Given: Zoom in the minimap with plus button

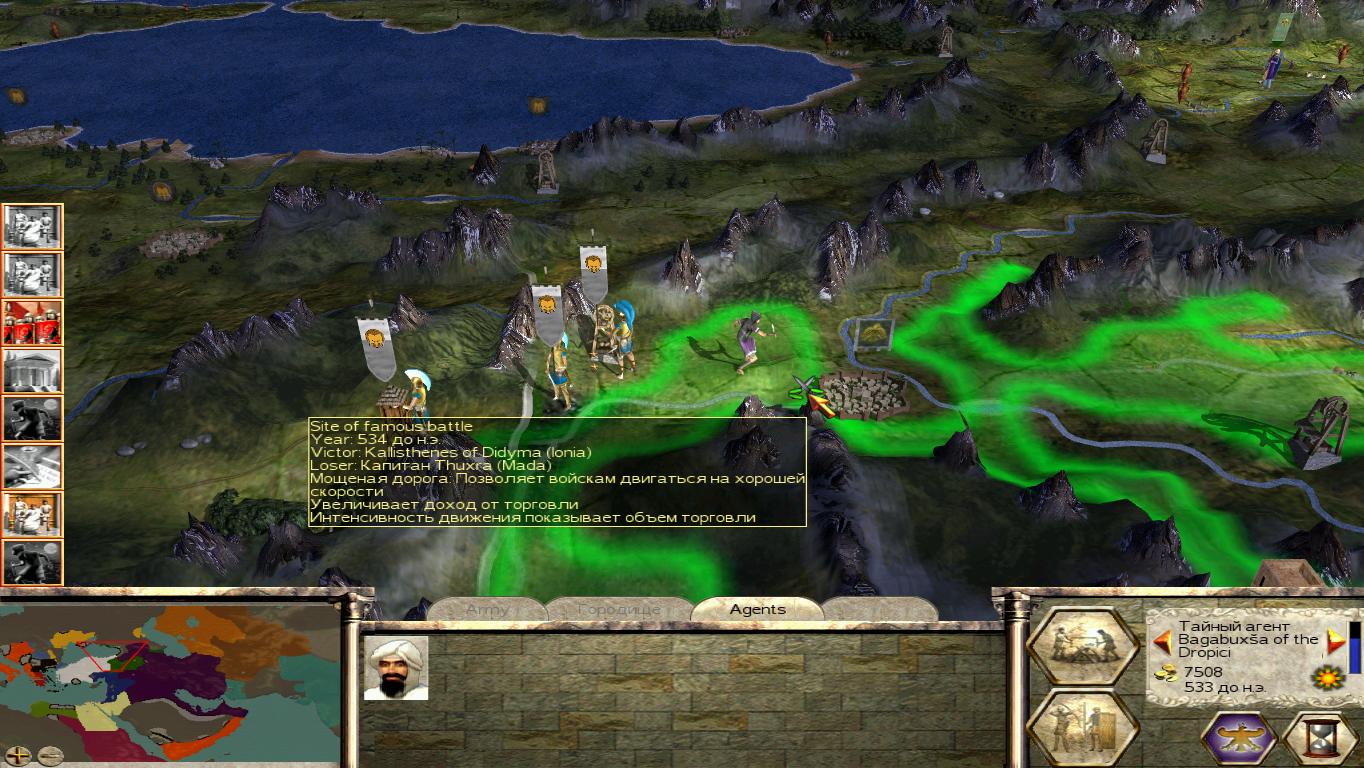Looking at the screenshot, I should (x=18, y=755).
